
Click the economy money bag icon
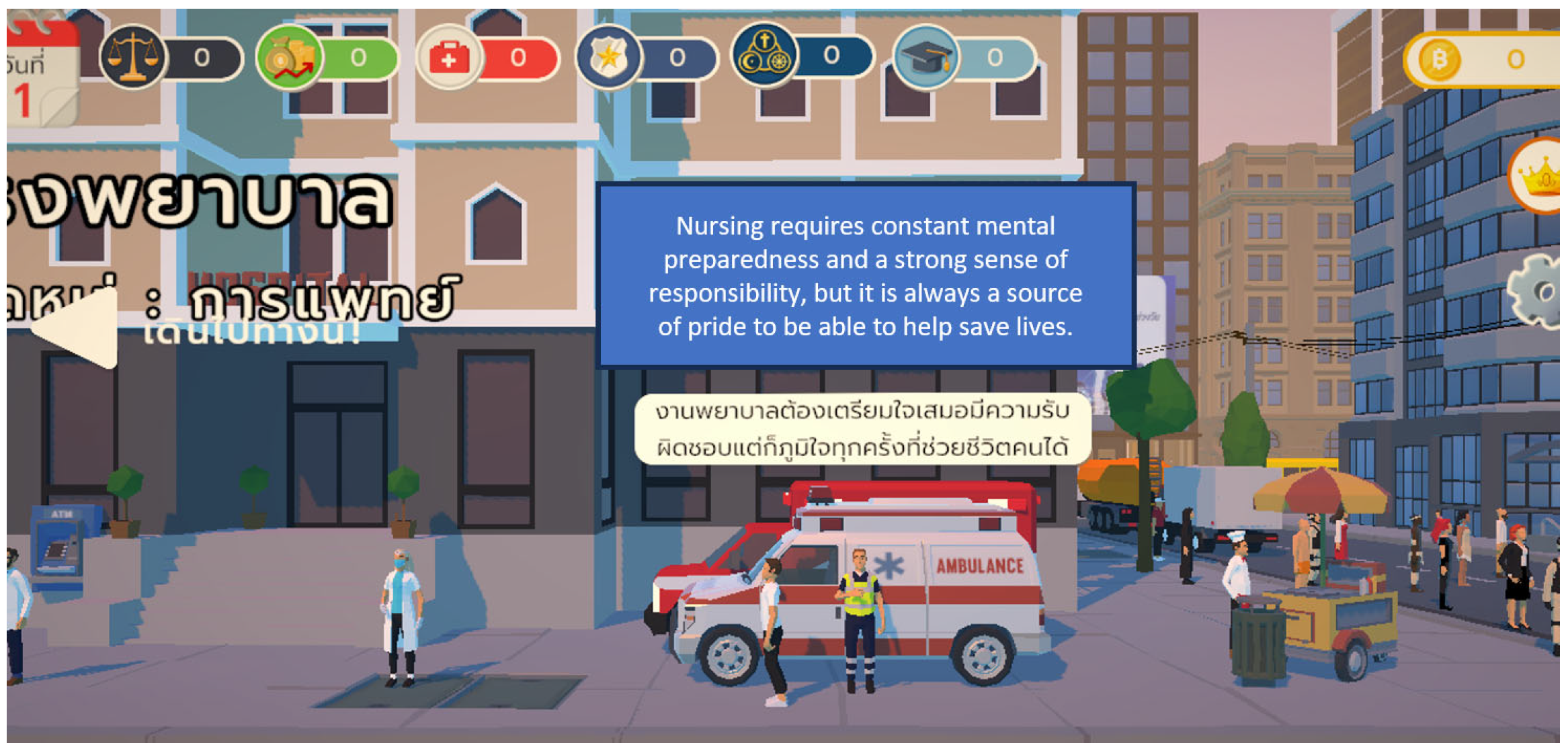coord(290,57)
